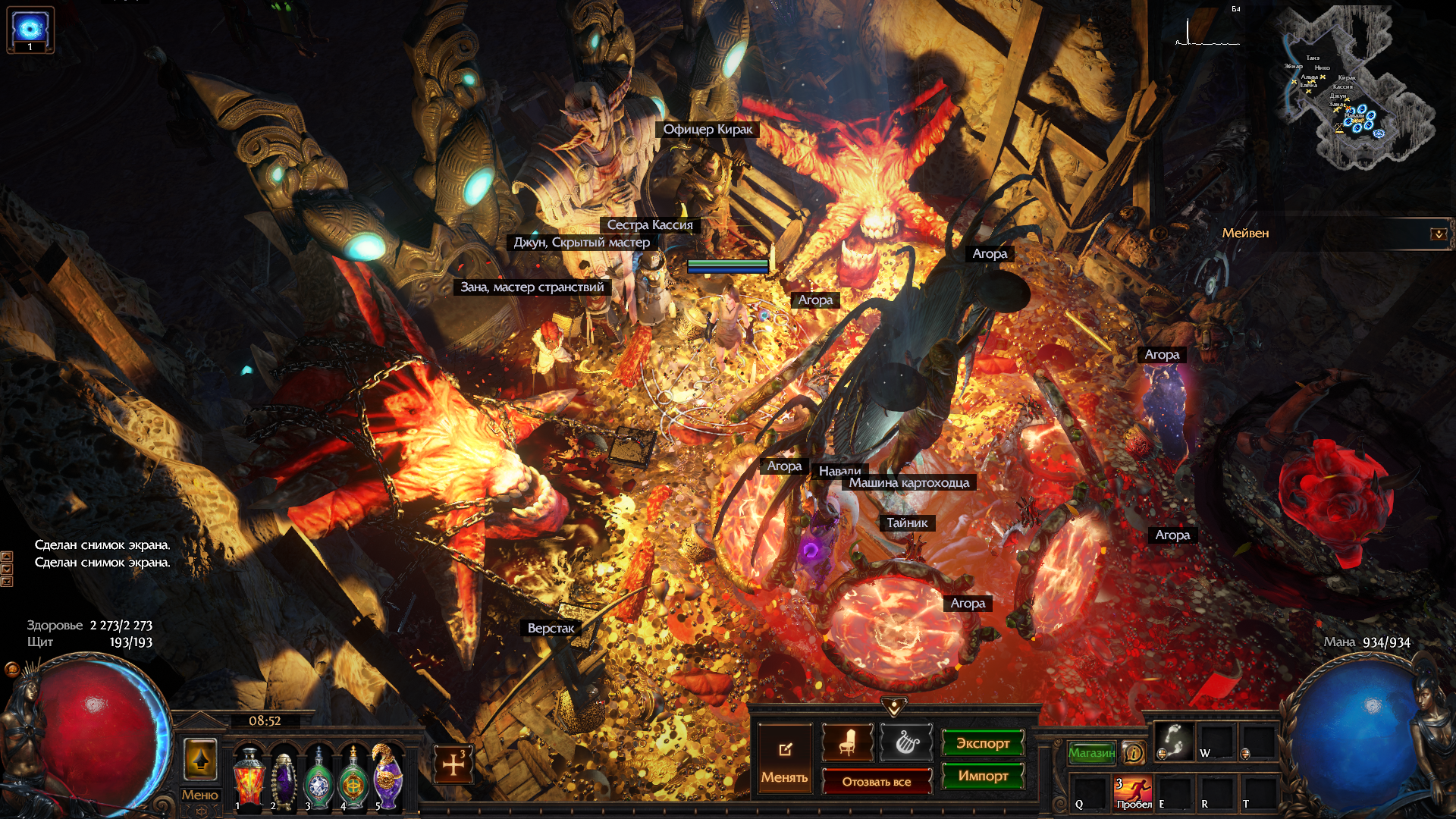Image resolution: width=1456 pixels, height=819 pixels.
Task: Click the level-up arrow button
Action: click(200, 759)
